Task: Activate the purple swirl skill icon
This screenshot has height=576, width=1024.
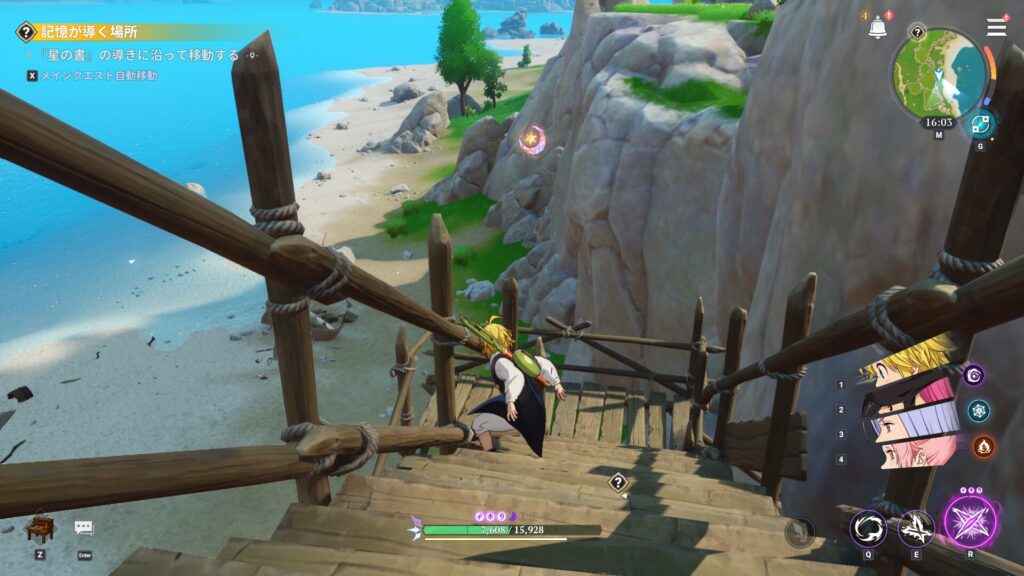Action: click(974, 375)
